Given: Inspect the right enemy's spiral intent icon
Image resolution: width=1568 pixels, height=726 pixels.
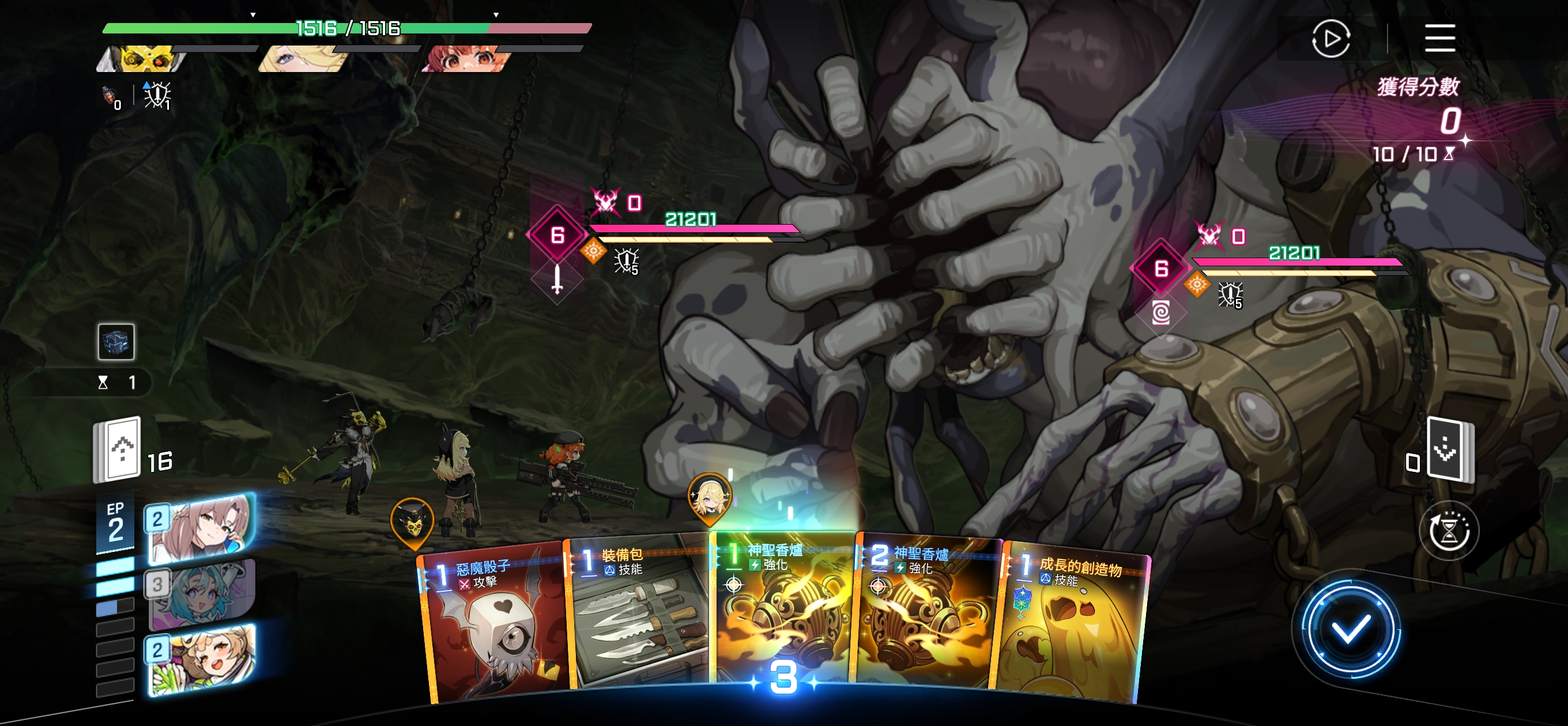Looking at the screenshot, I should [1161, 313].
